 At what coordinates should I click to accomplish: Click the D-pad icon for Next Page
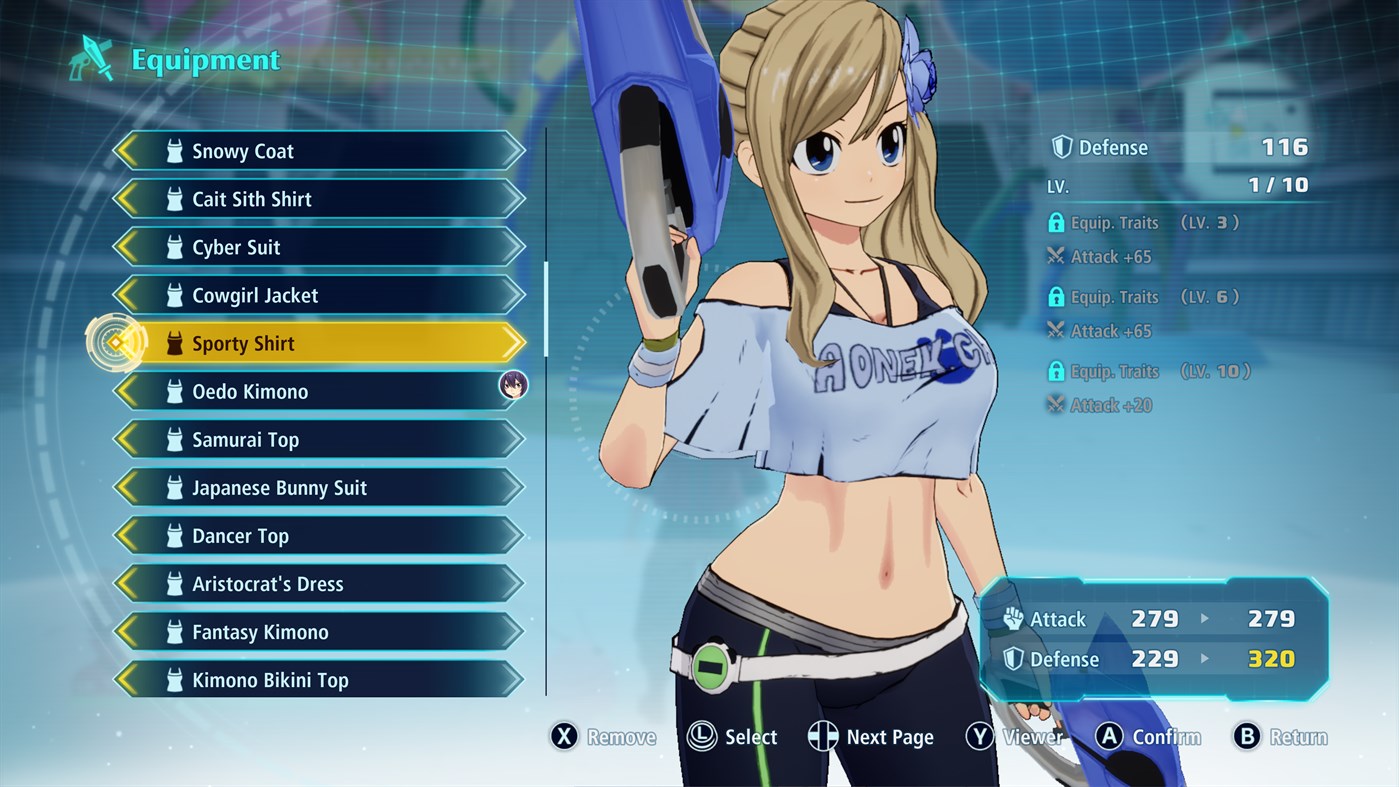pyautogui.click(x=822, y=736)
